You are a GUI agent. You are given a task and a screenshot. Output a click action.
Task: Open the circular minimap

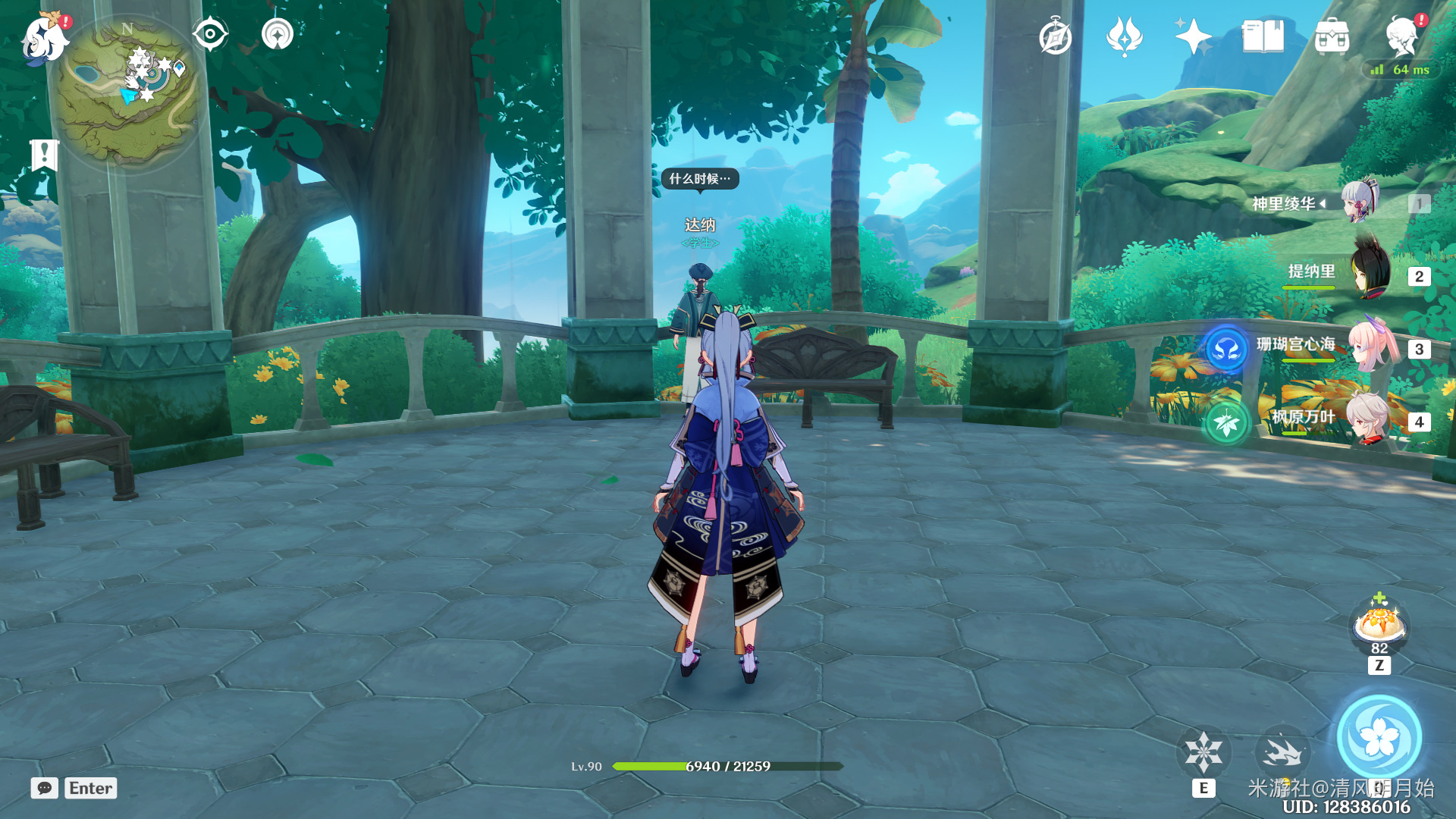(127, 91)
